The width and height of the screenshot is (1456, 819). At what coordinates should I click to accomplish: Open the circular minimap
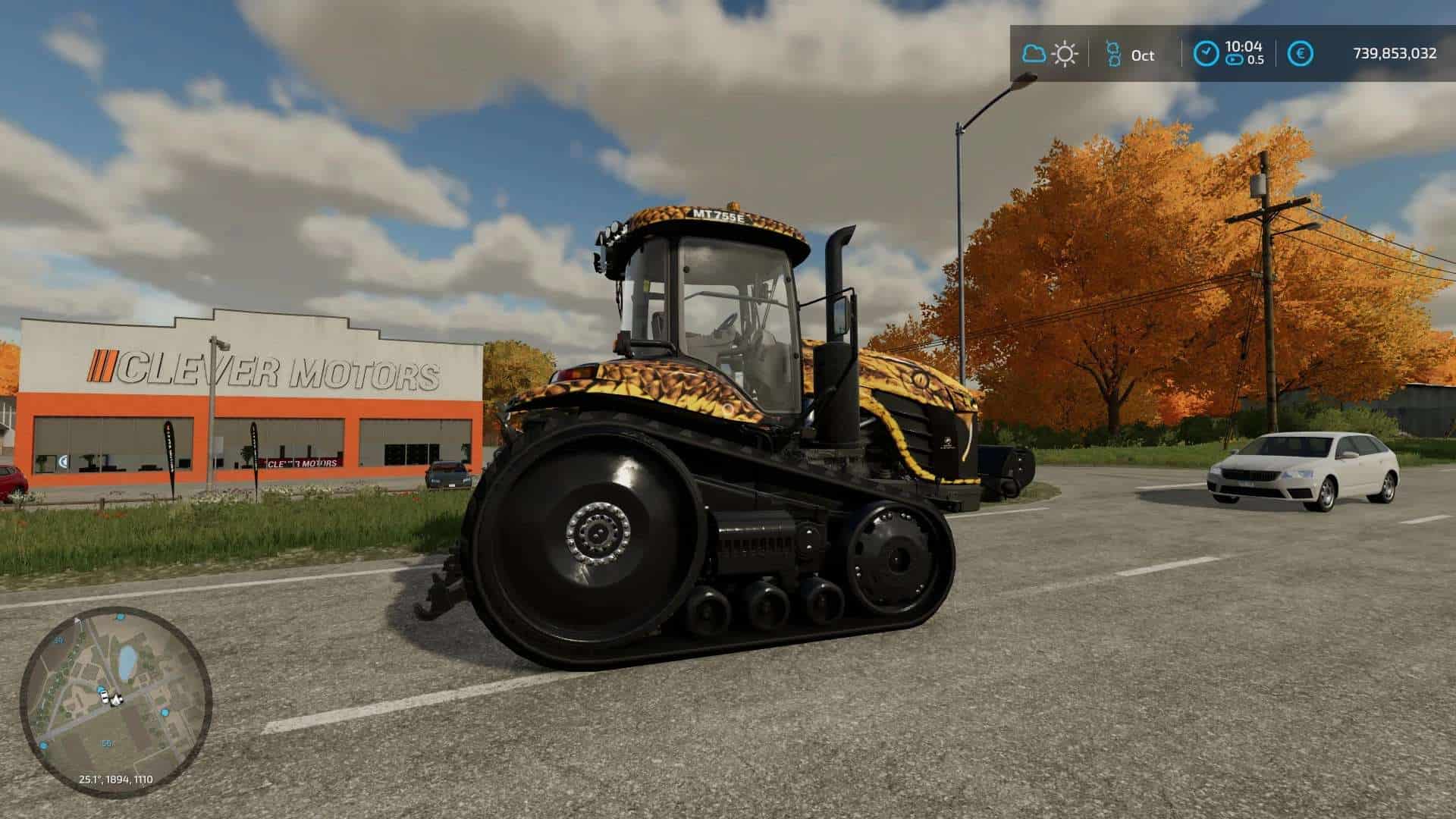pyautogui.click(x=115, y=701)
